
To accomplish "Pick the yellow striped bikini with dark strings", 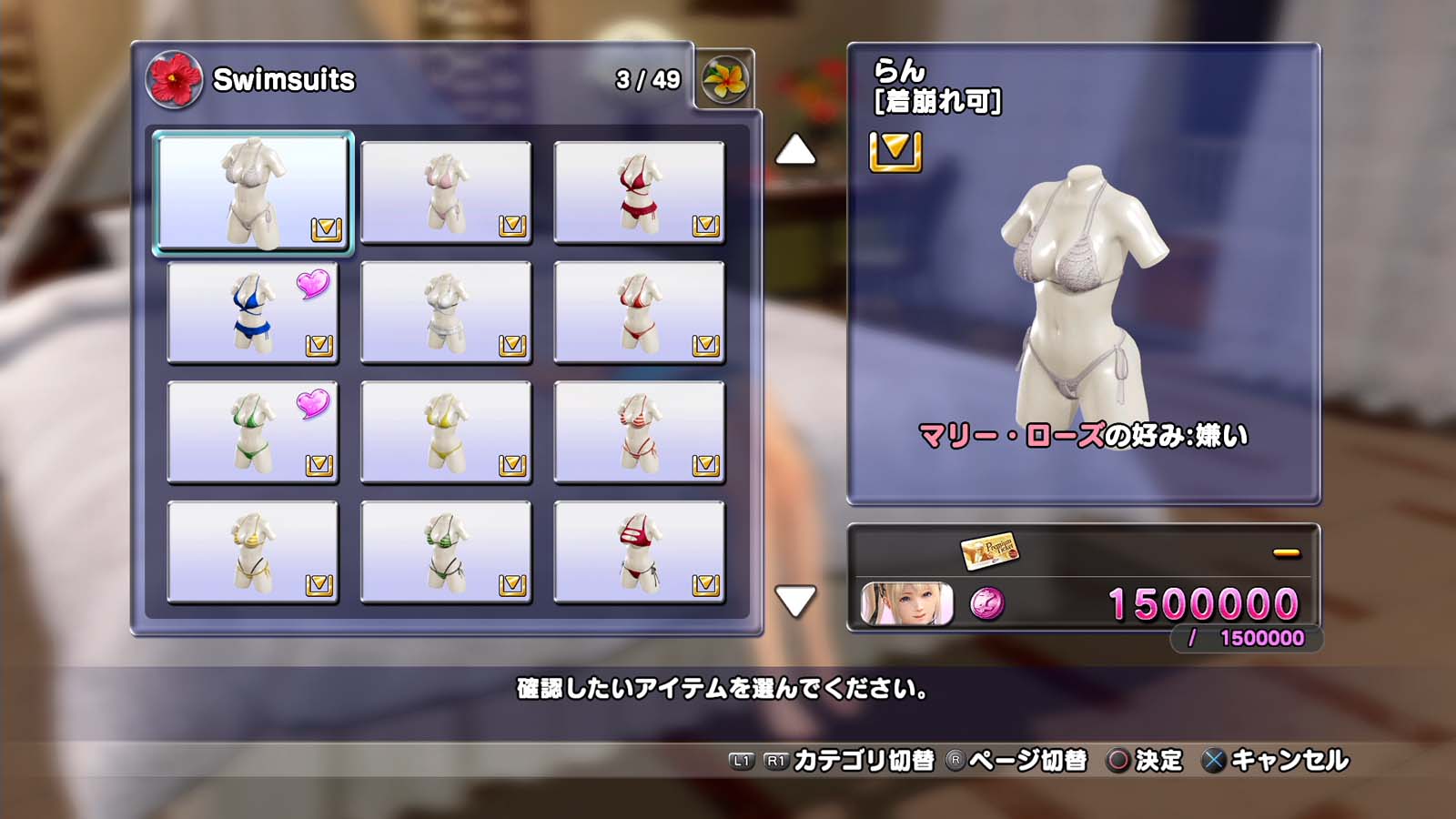I will 252,552.
